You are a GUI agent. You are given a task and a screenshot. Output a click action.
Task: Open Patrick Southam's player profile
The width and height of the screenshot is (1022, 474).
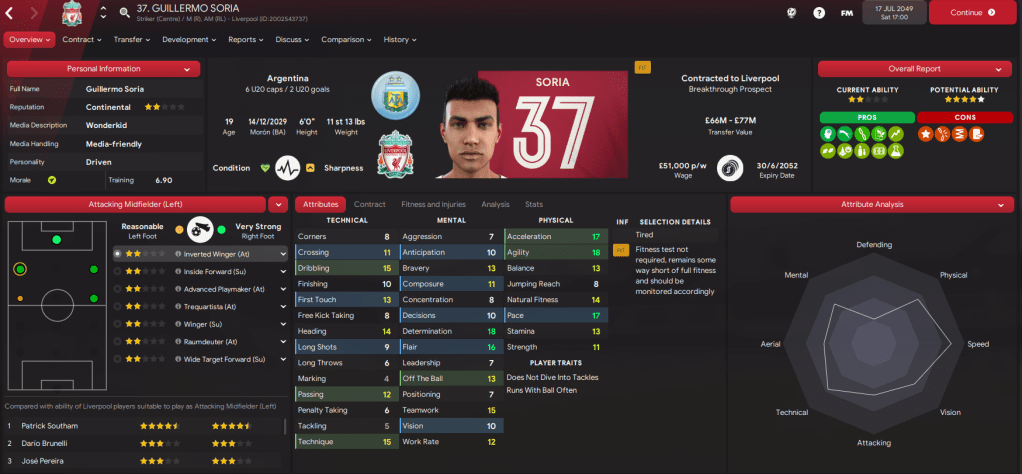50,426
